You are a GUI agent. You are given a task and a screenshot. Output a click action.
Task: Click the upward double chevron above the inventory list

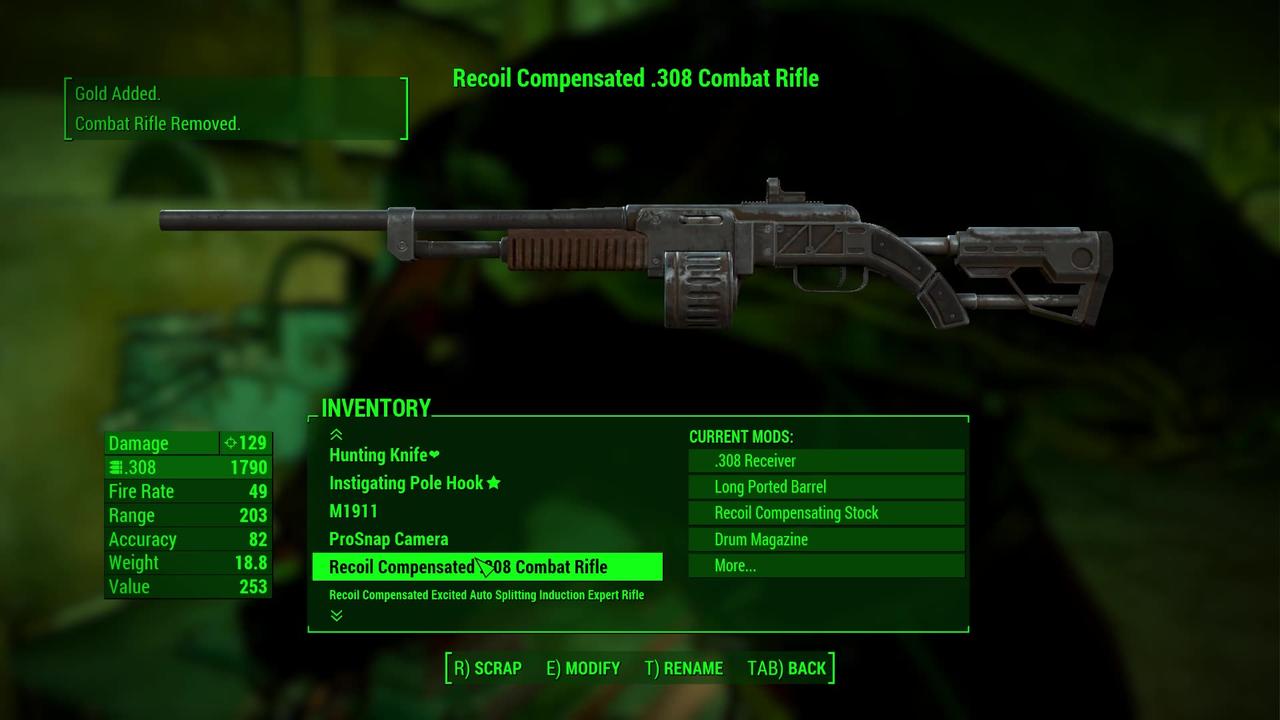336,434
